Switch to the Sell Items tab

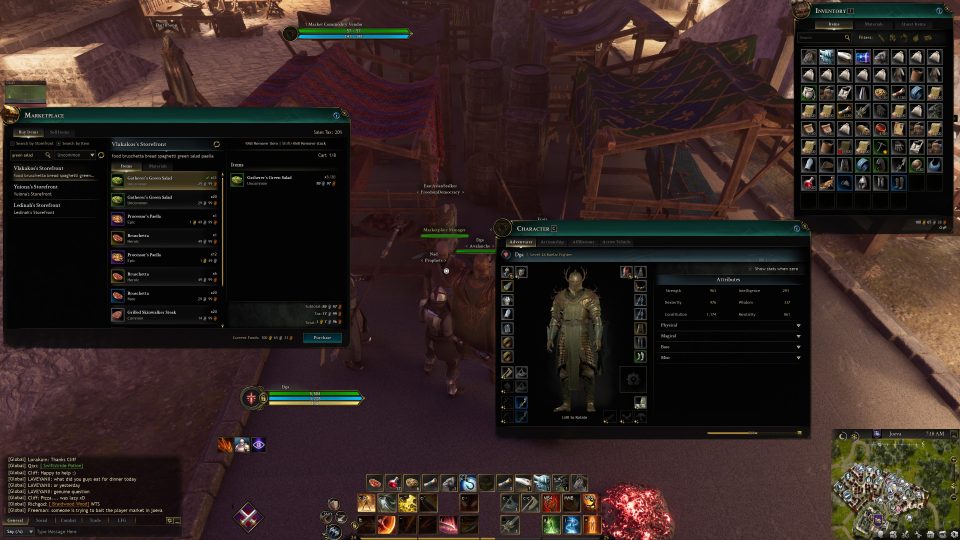(x=60, y=132)
